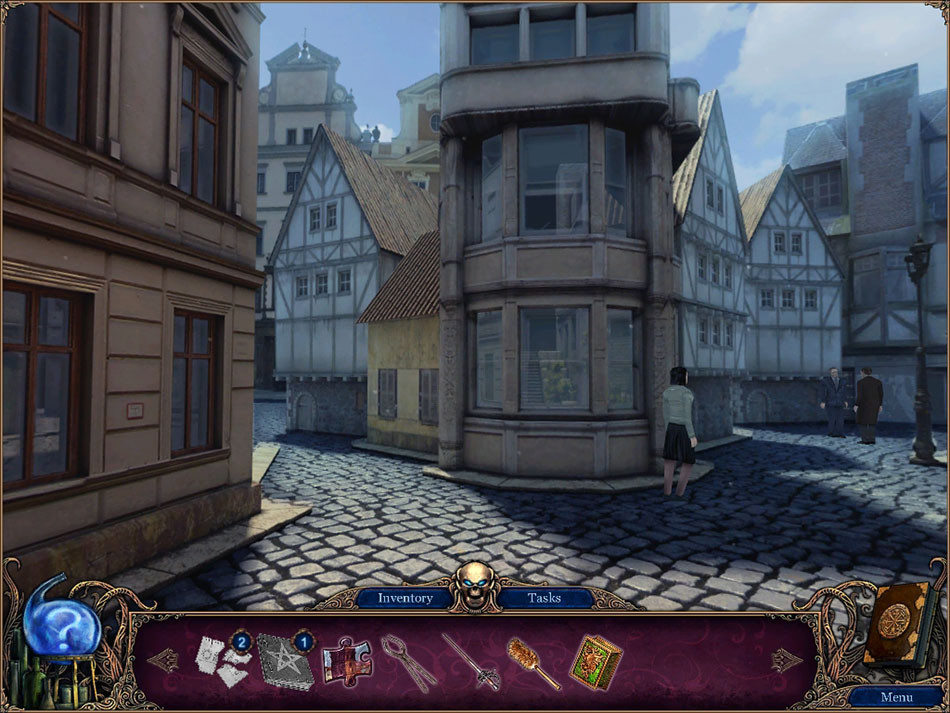950x713 pixels.
Task: Choose the metal tongs item
Action: [408, 661]
